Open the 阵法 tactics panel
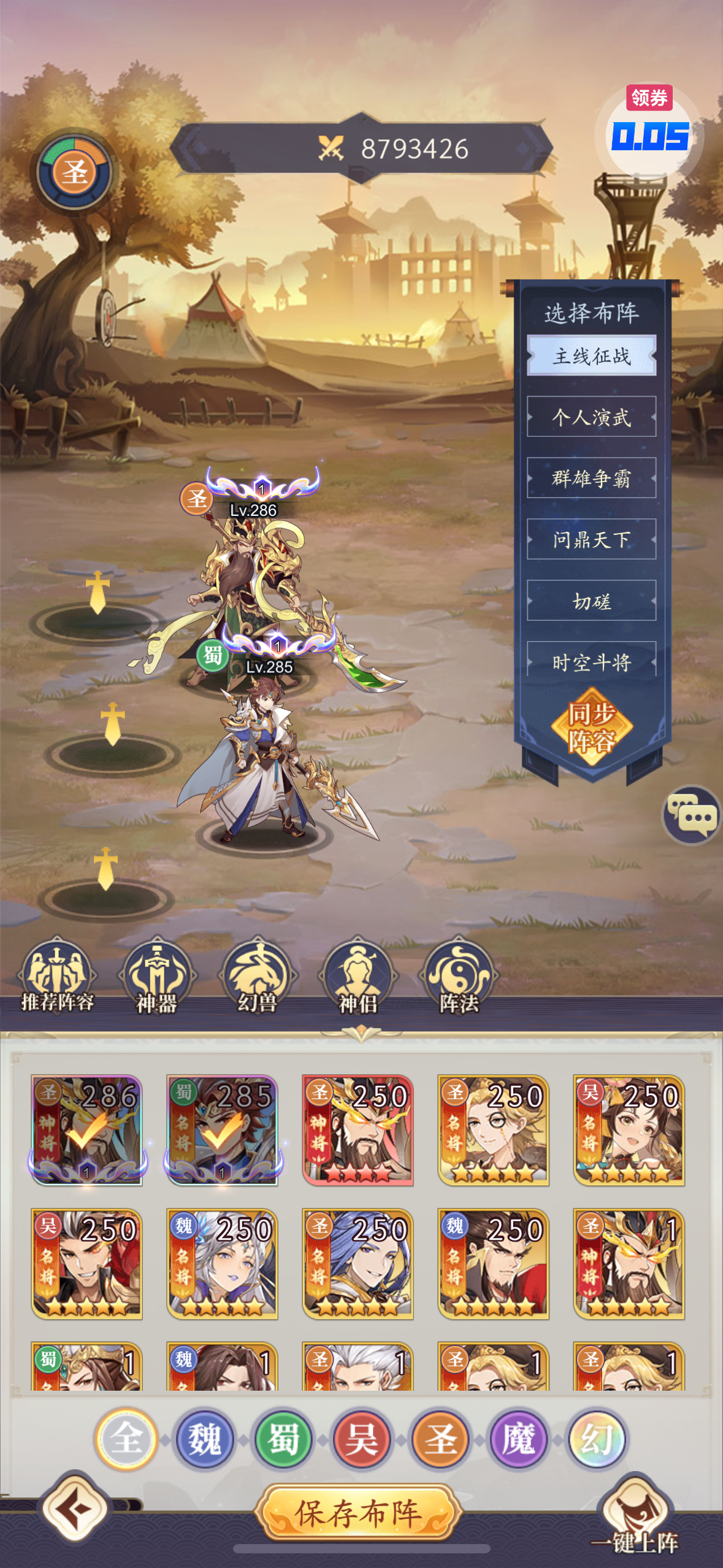Screen dimensions: 723x1568 (x=459, y=975)
